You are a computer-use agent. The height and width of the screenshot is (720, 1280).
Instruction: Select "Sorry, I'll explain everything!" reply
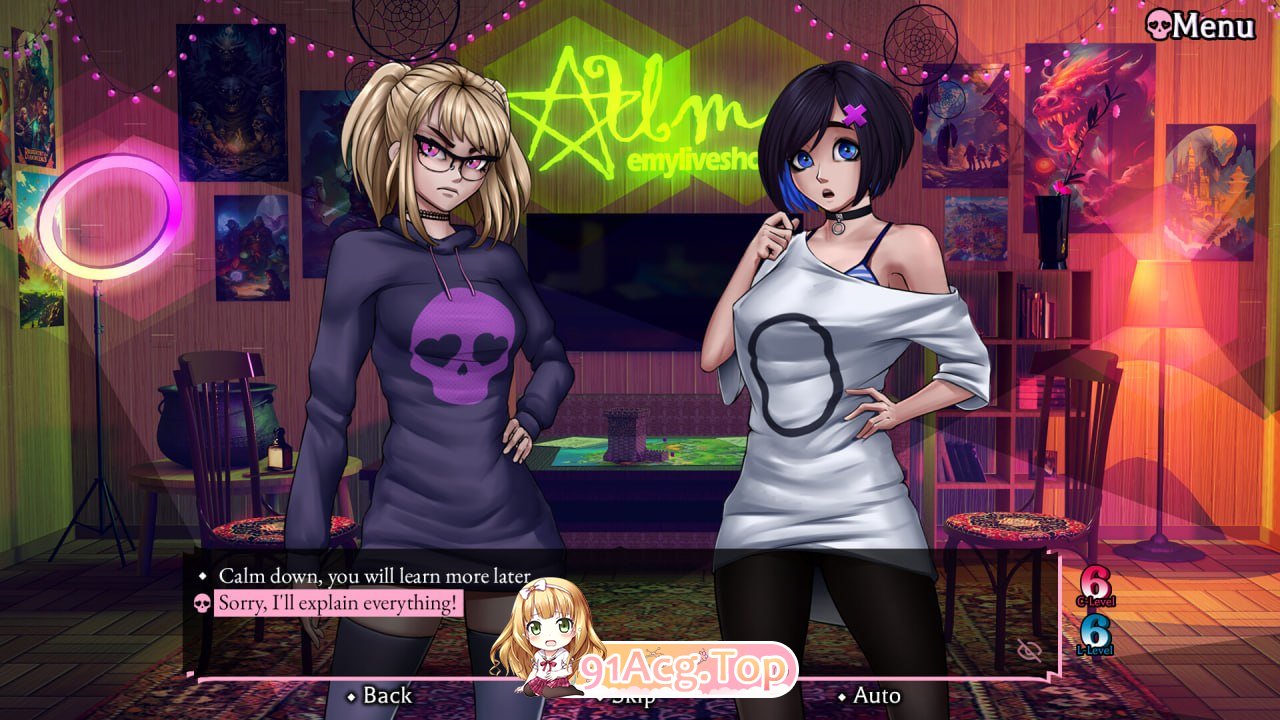coord(339,603)
